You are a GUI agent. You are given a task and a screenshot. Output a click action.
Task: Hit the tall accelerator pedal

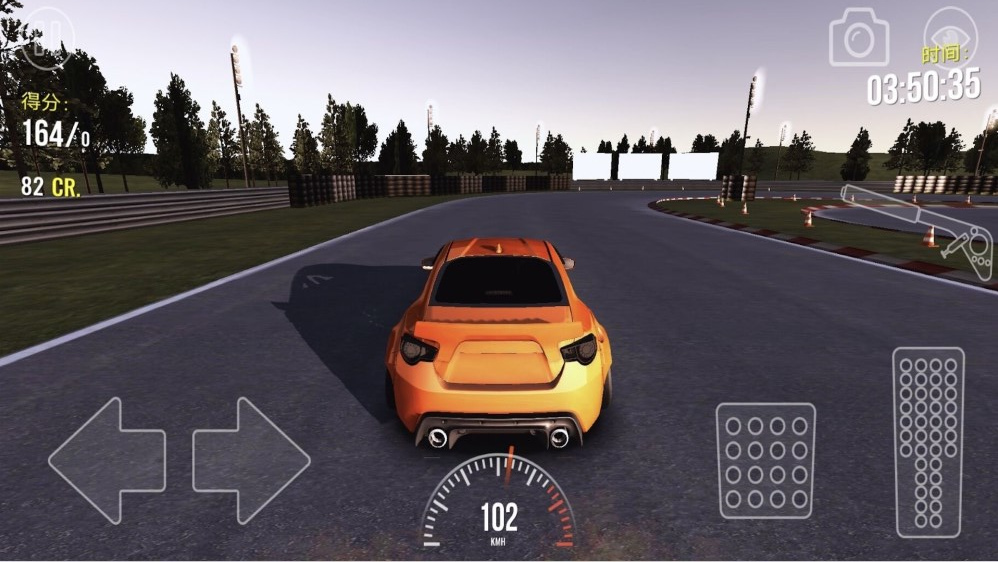[x=928, y=442]
